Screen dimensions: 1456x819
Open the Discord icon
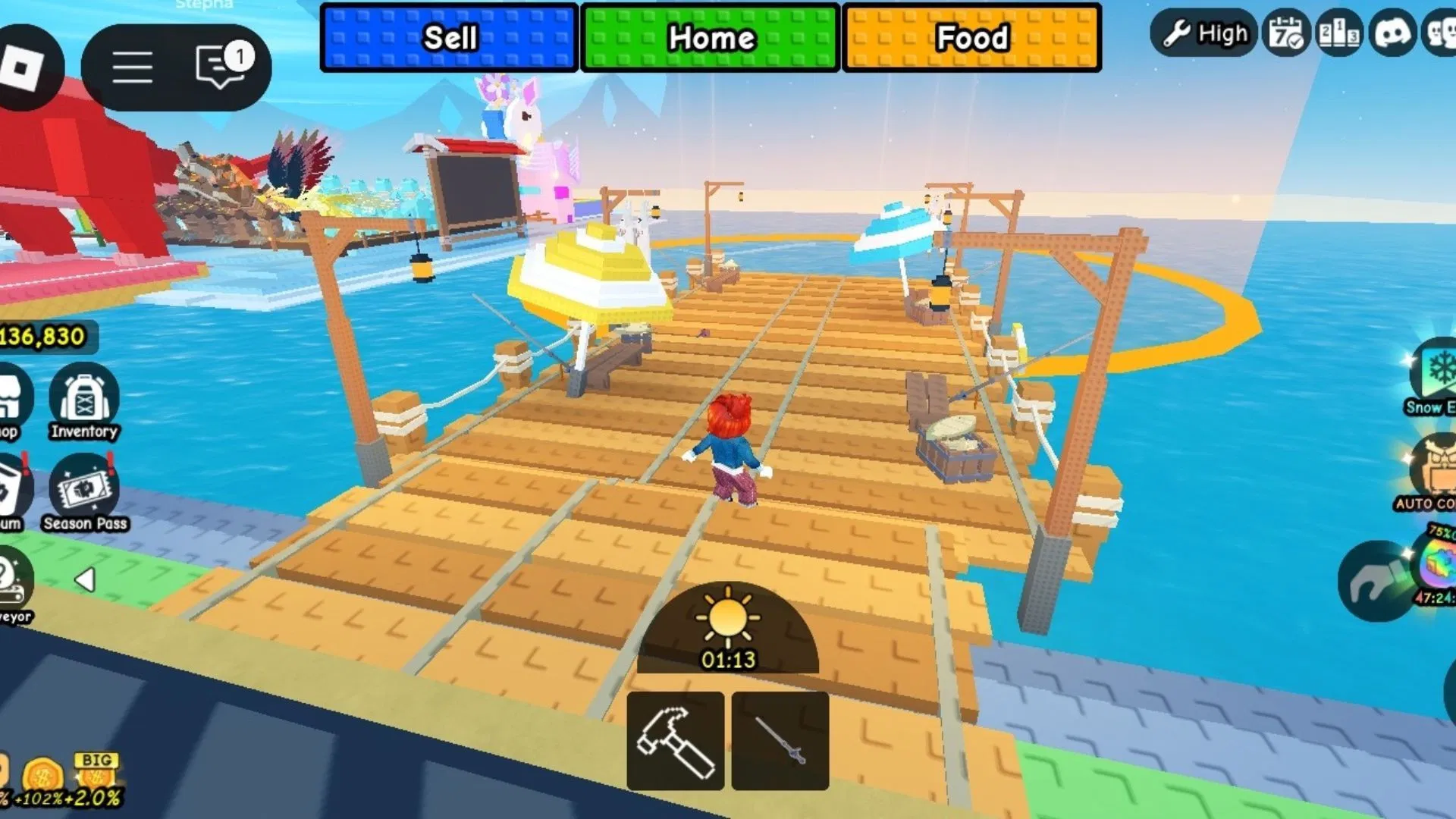point(1392,33)
